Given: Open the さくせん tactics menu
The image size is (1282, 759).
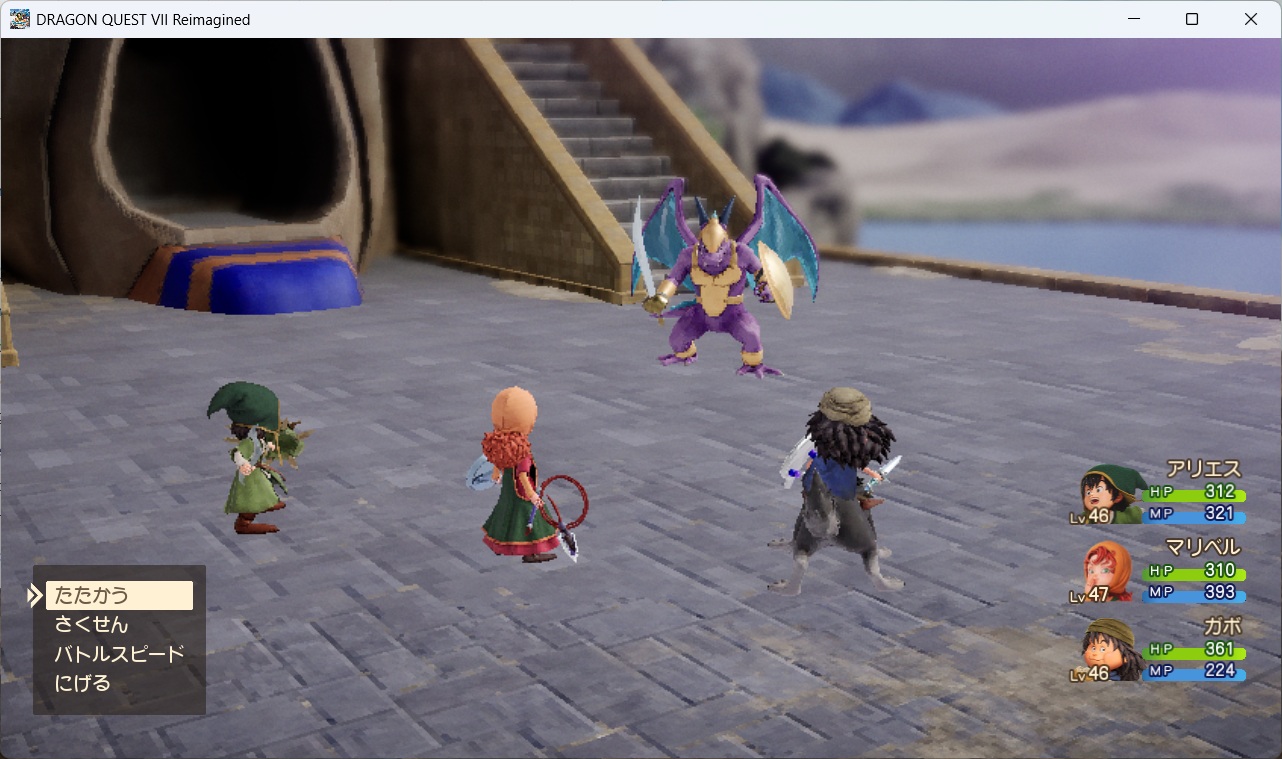Looking at the screenshot, I should (90, 624).
